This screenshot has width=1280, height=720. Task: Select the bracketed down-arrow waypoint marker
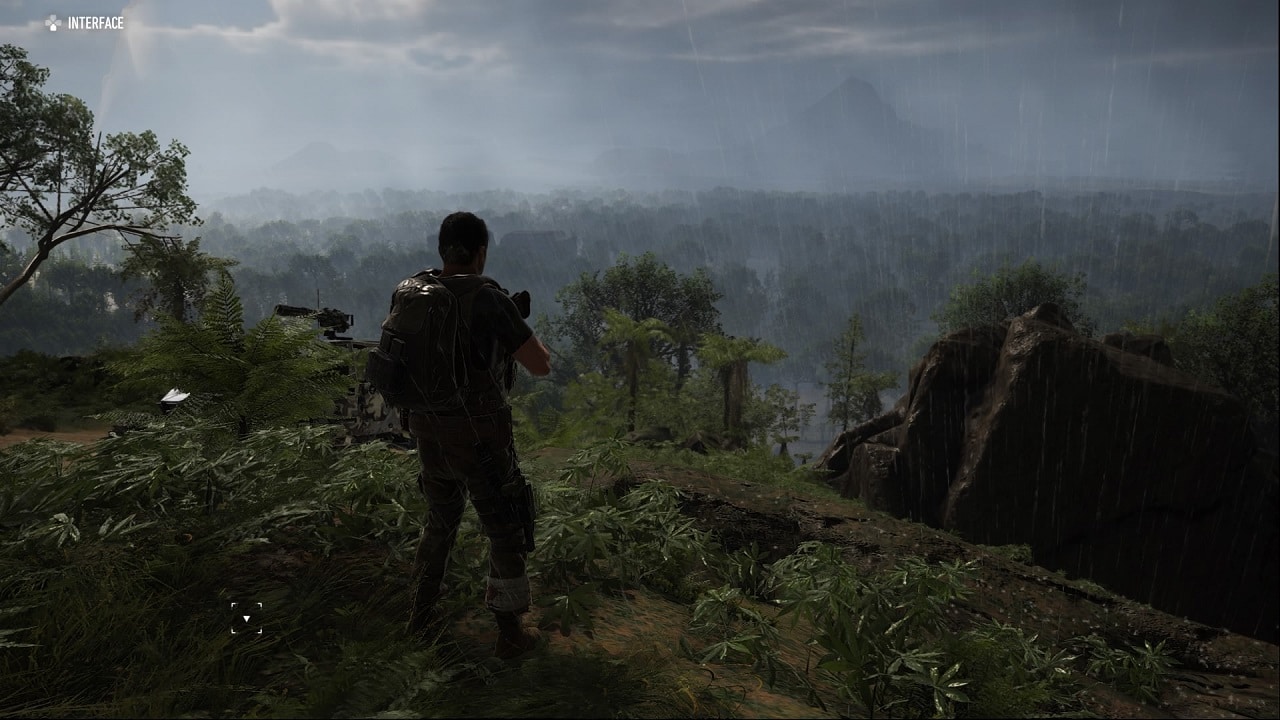(x=246, y=618)
